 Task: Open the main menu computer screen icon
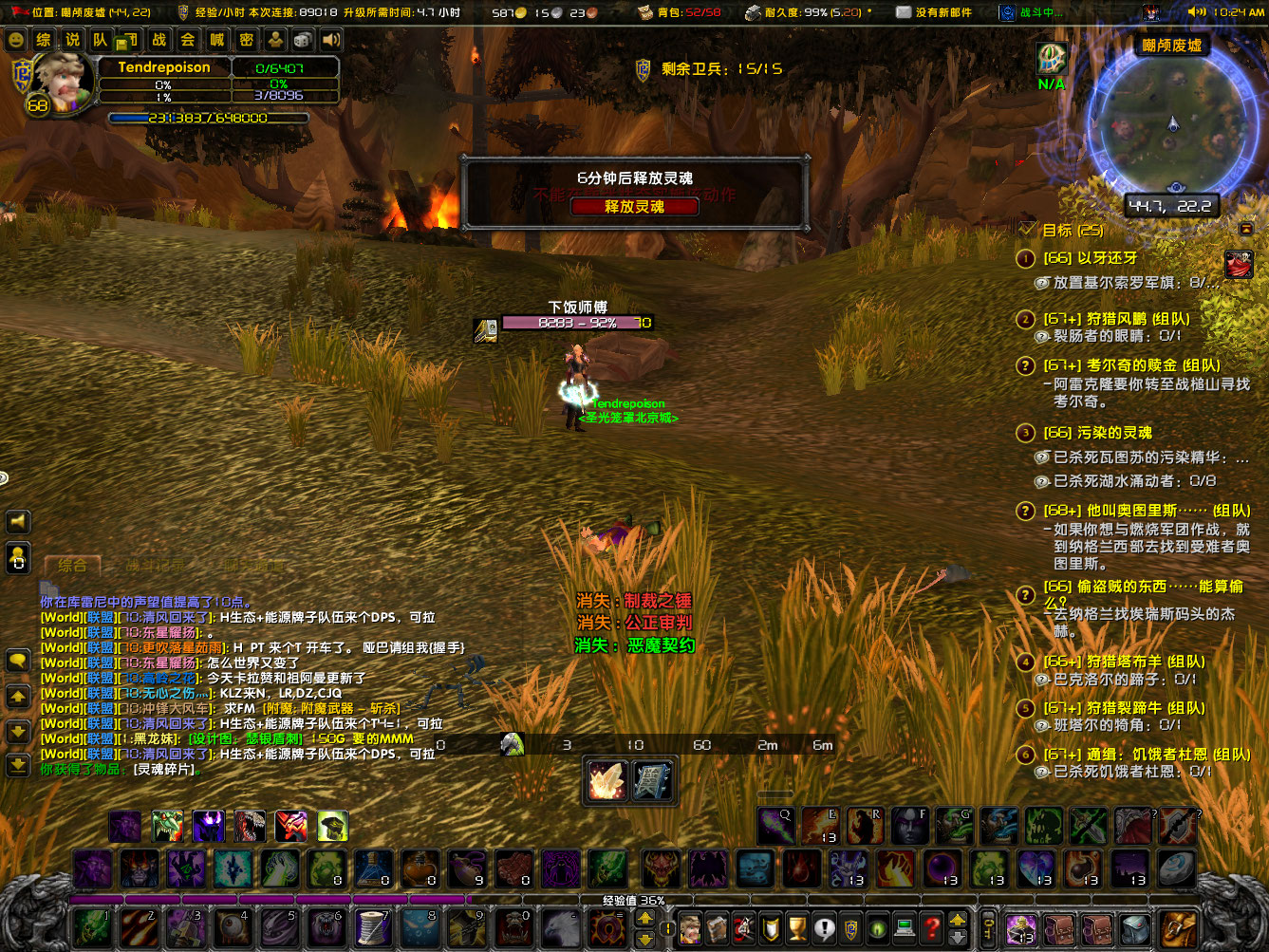(903, 928)
